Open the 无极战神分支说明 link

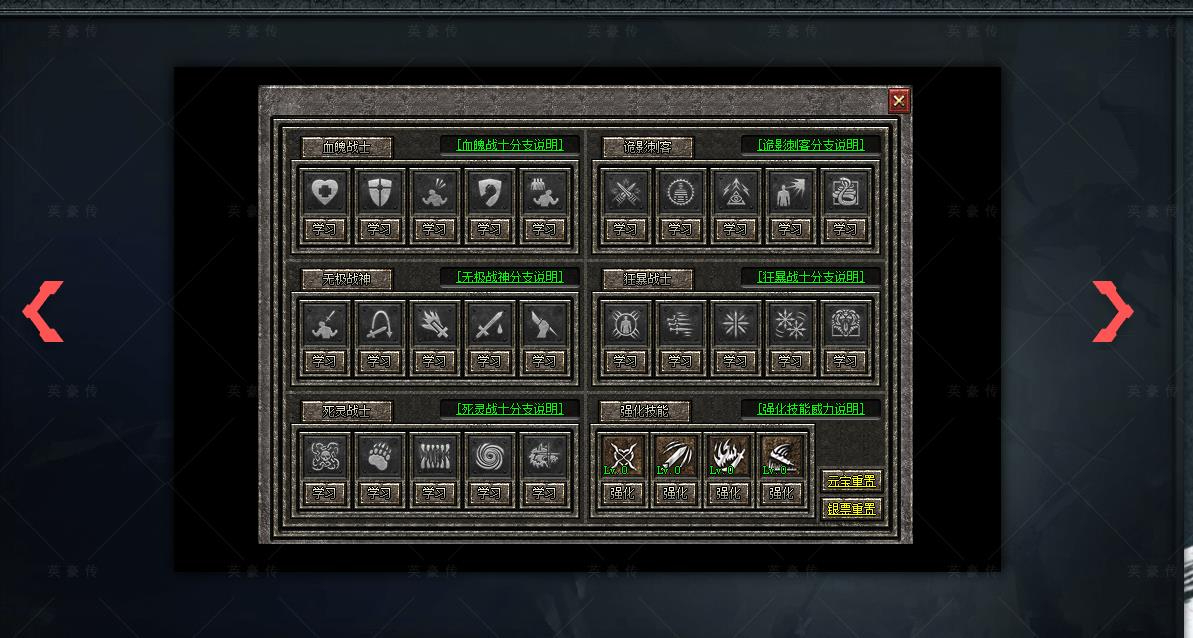coord(510,277)
